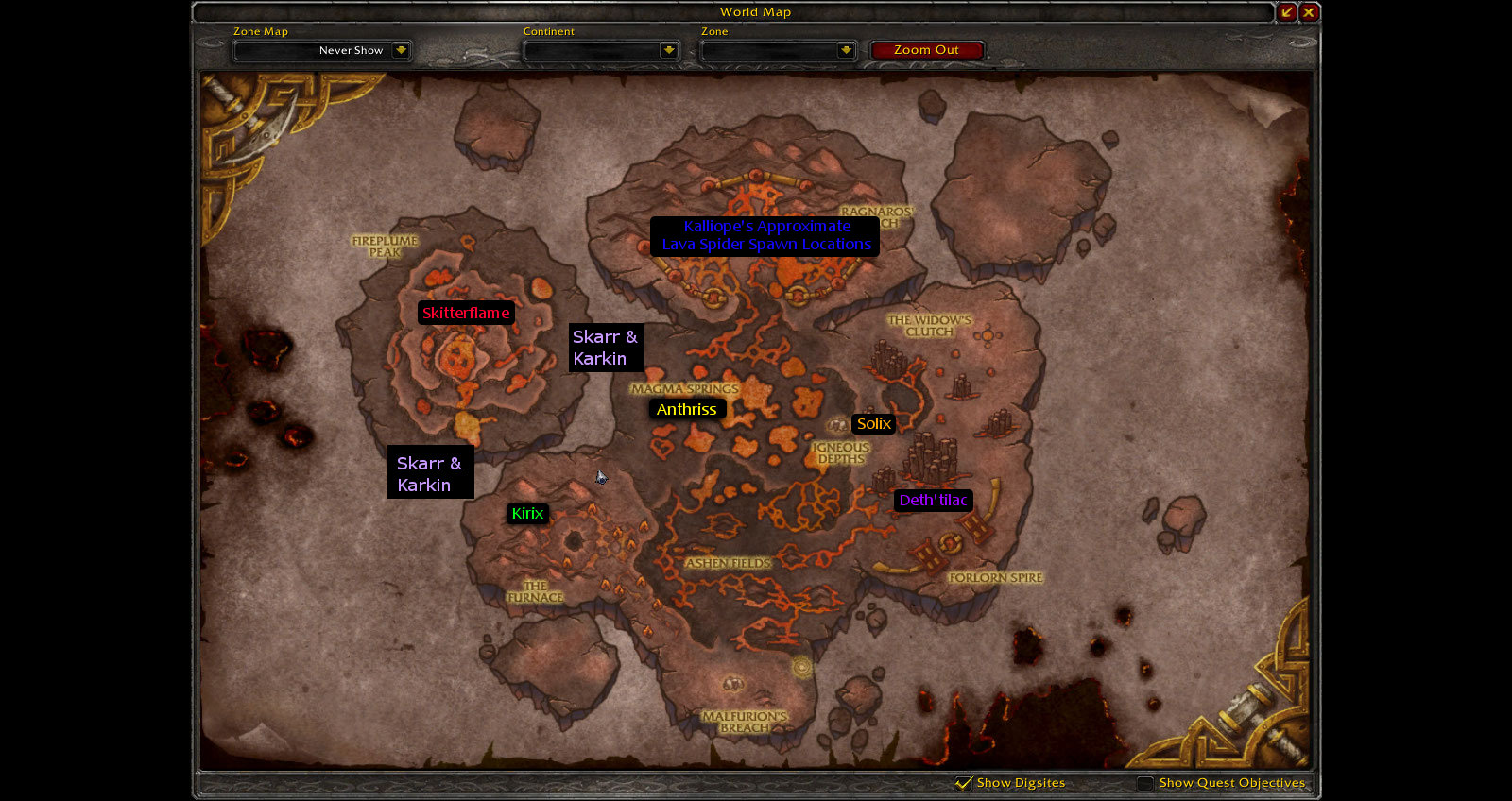
Task: Click the Zoom Out button
Action: click(927, 49)
